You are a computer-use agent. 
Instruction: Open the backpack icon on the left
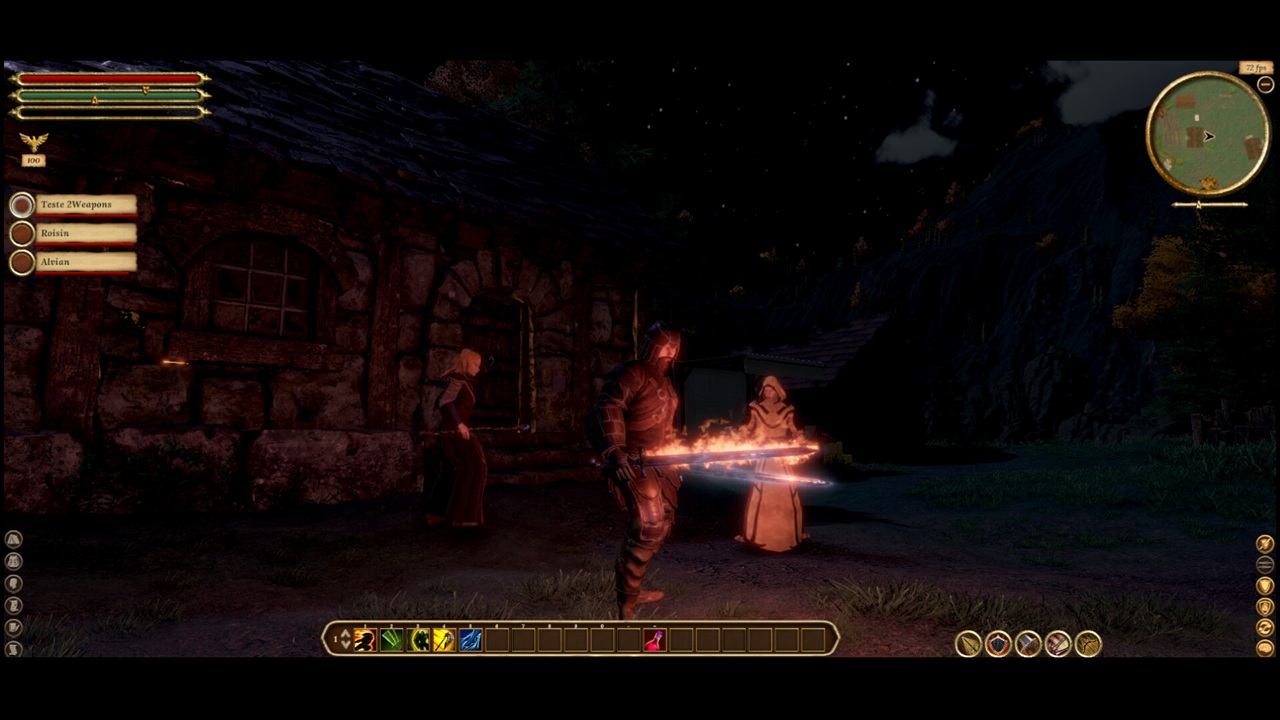[14, 561]
